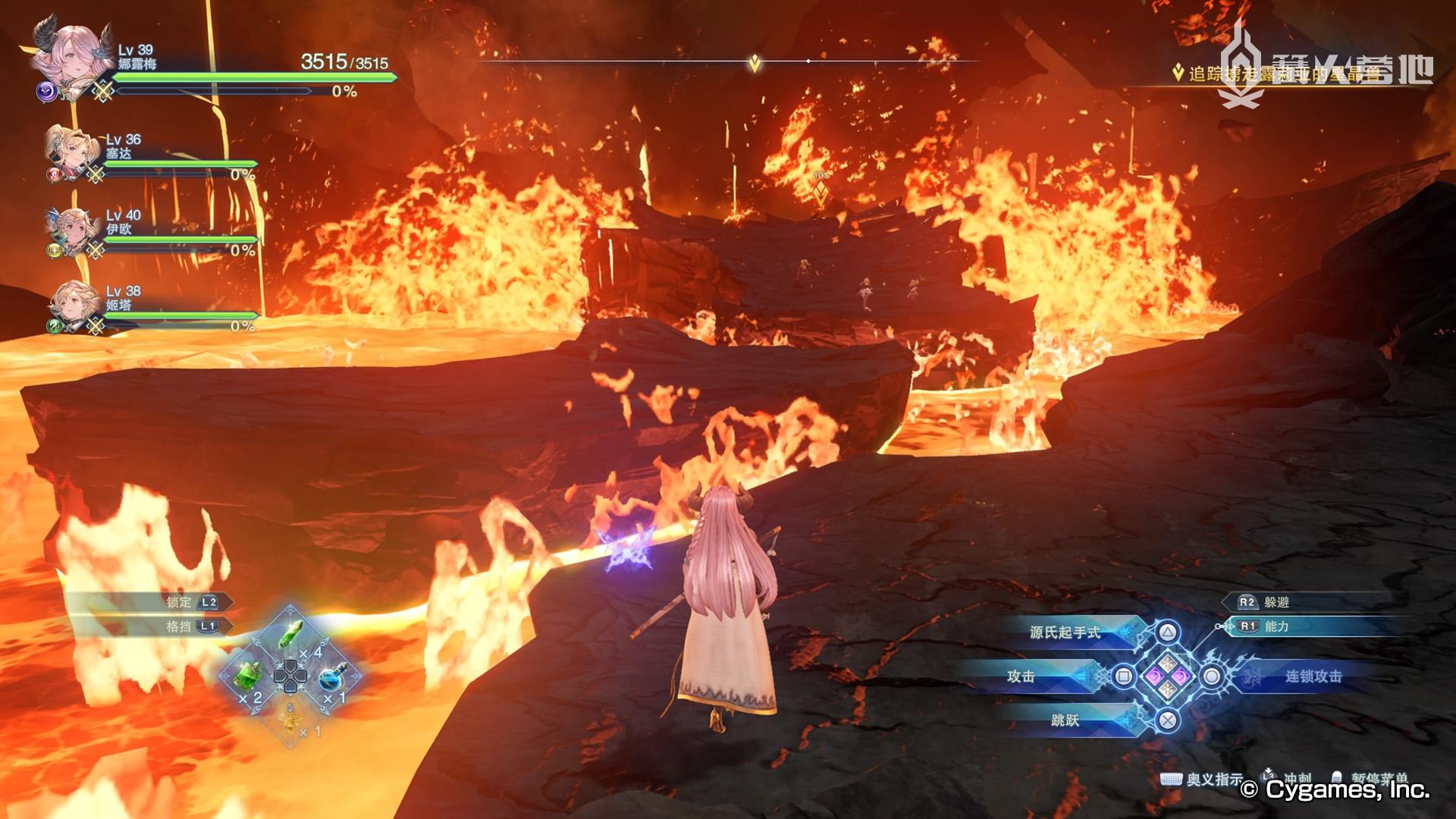Image resolution: width=1456 pixels, height=819 pixels.
Task: Select the Lv 38 Djeeta portrait
Action: click(74, 304)
